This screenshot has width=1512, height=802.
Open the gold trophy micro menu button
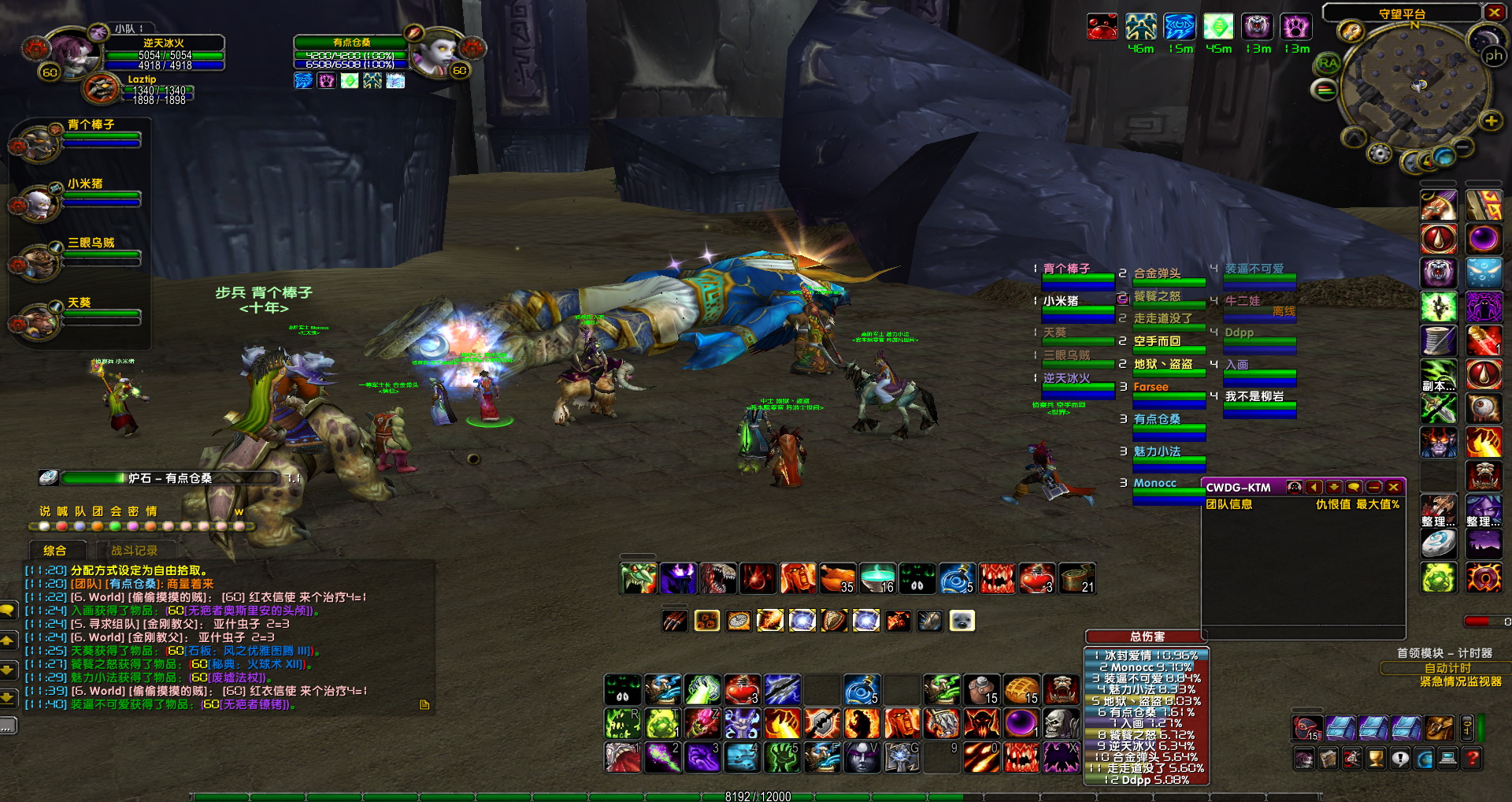point(1376,759)
